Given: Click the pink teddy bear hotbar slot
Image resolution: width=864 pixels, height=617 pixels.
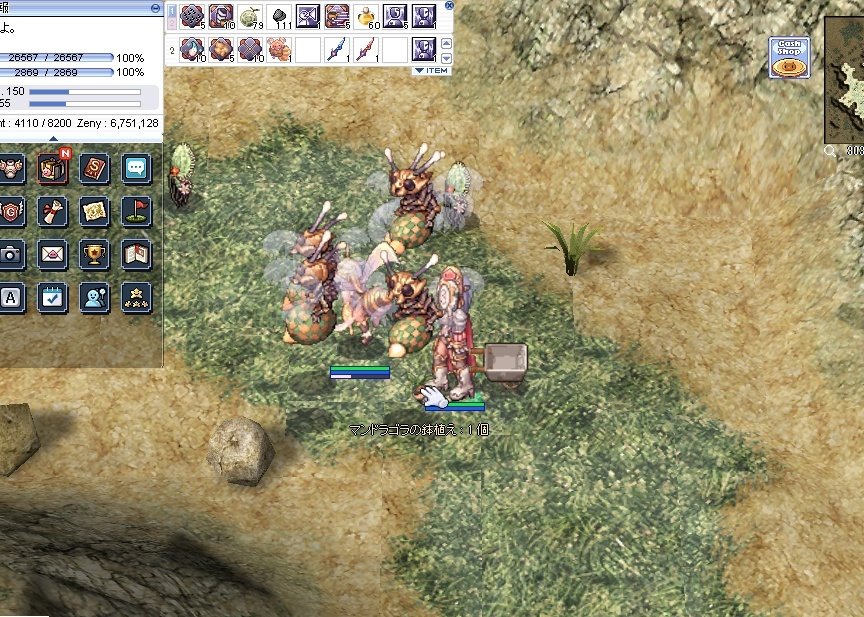Looking at the screenshot, I should point(279,48).
